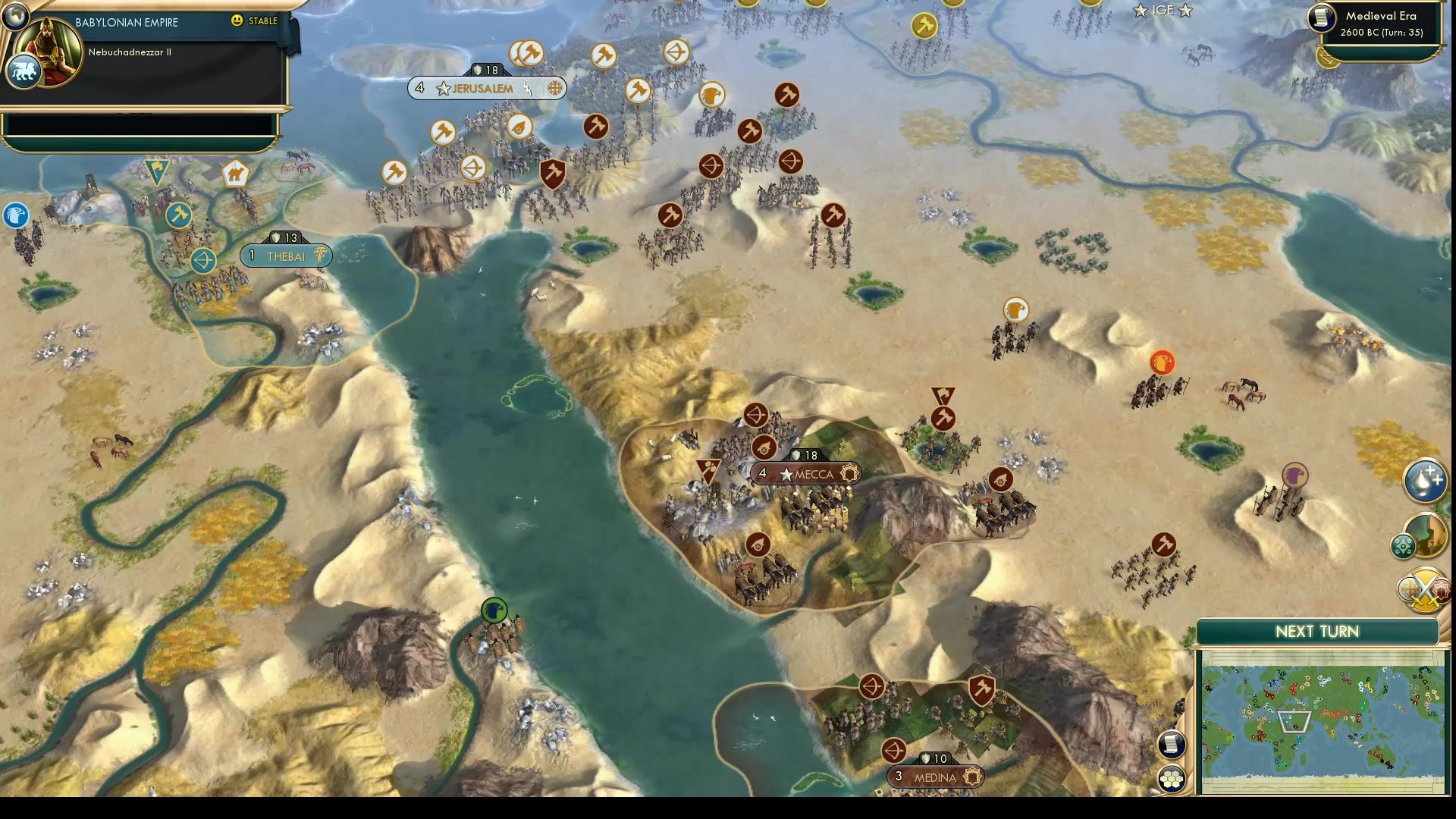Expand the Jerusalem city banner

(x=482, y=88)
